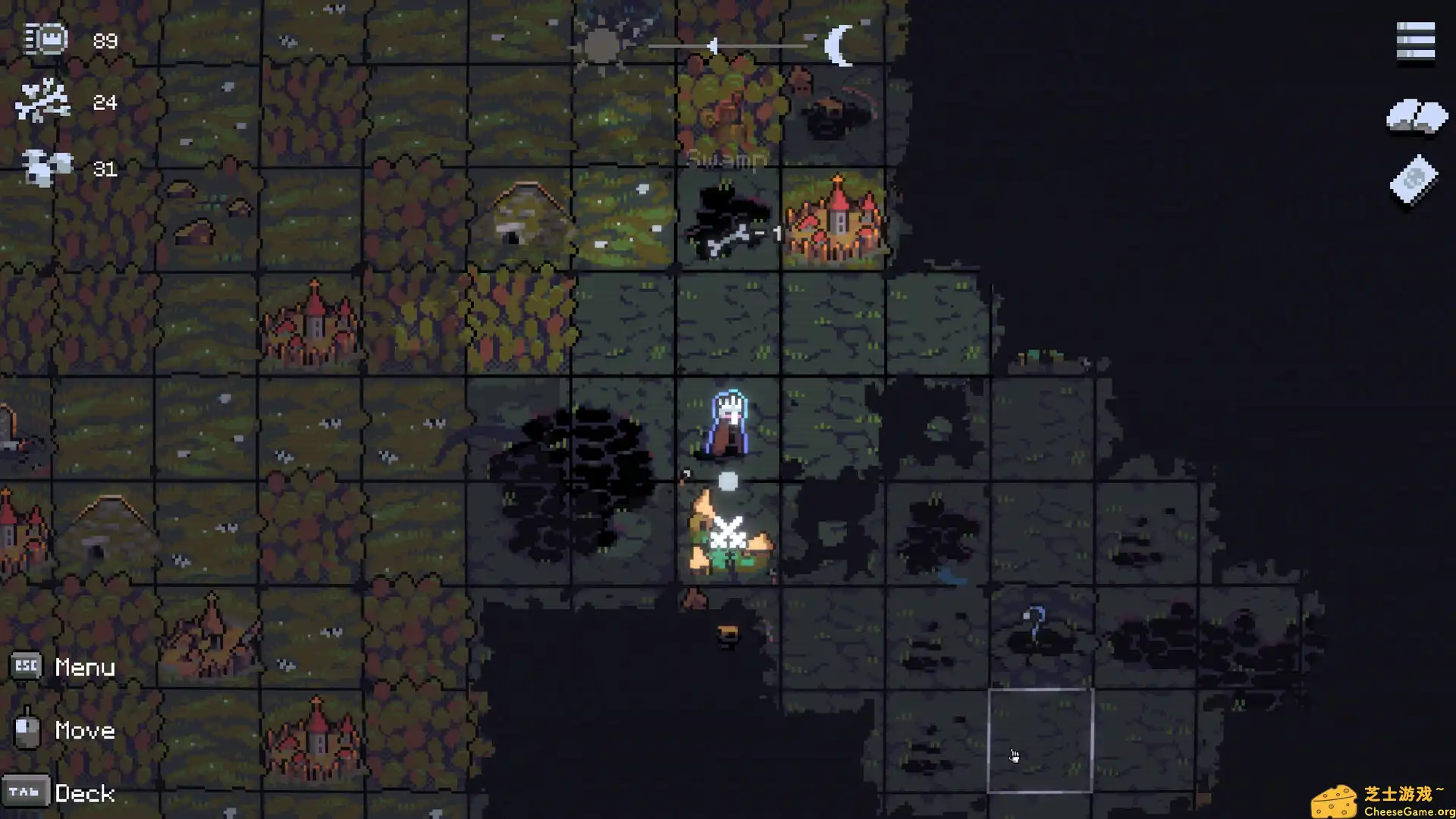The image size is (1456, 819).
Task: Open the hamburger menu icon
Action: tap(1415, 41)
